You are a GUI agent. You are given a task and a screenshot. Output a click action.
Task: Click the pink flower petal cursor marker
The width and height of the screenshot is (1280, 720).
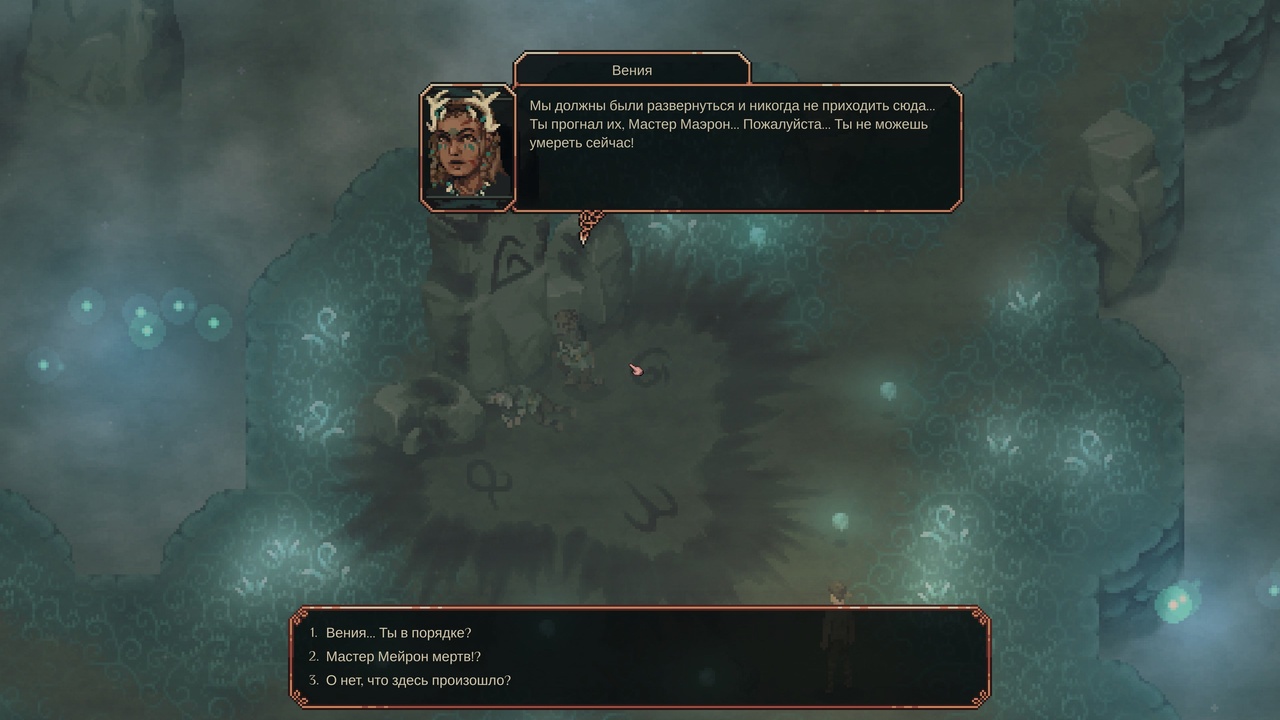[x=636, y=370]
